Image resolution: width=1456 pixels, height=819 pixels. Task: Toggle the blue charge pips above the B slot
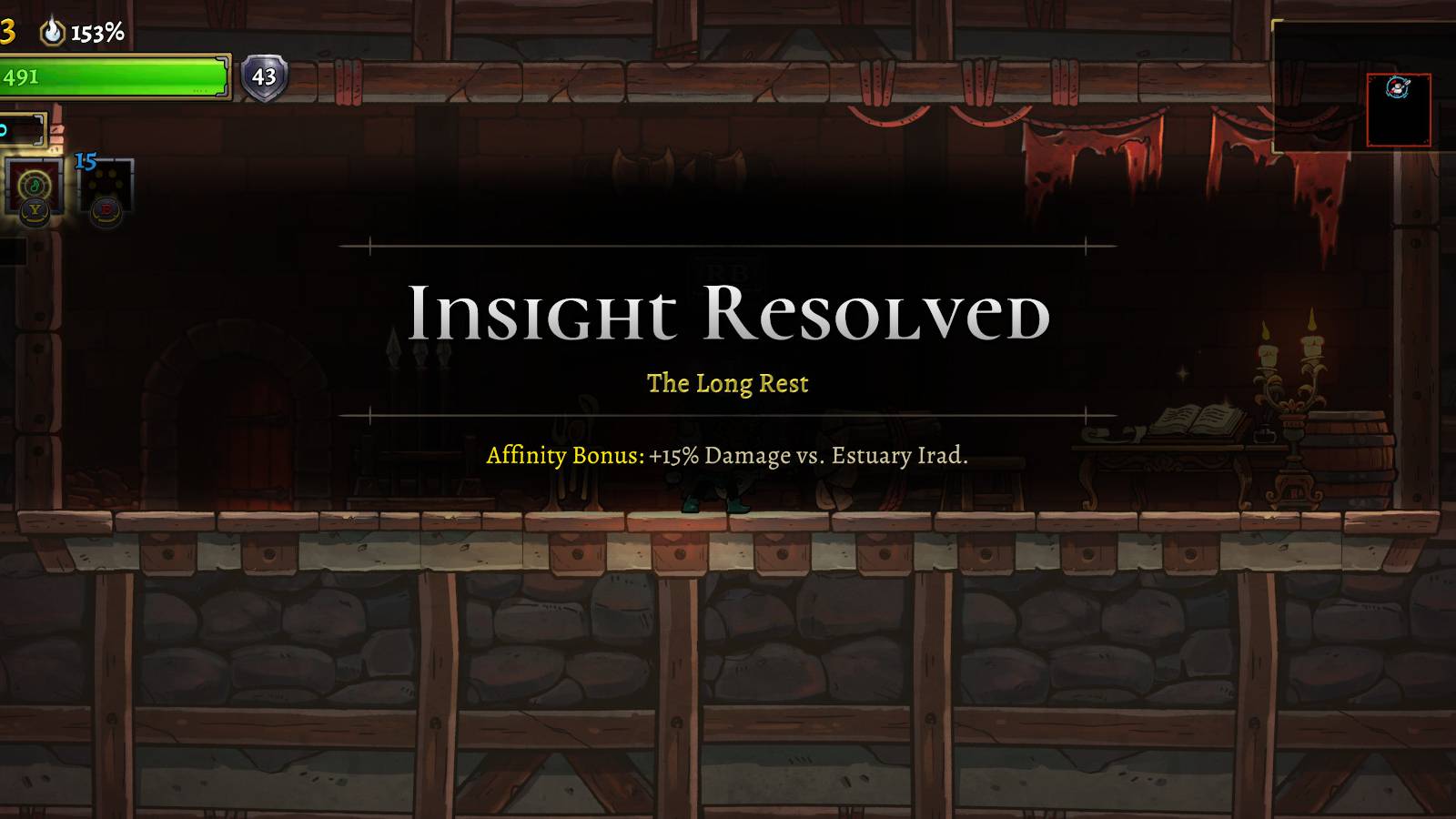click(86, 159)
